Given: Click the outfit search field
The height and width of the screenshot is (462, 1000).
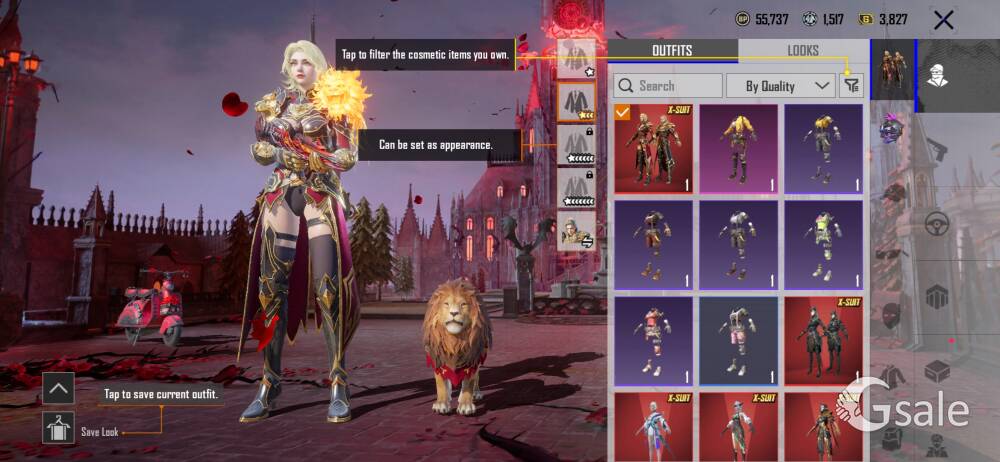Looking at the screenshot, I should pyautogui.click(x=668, y=86).
